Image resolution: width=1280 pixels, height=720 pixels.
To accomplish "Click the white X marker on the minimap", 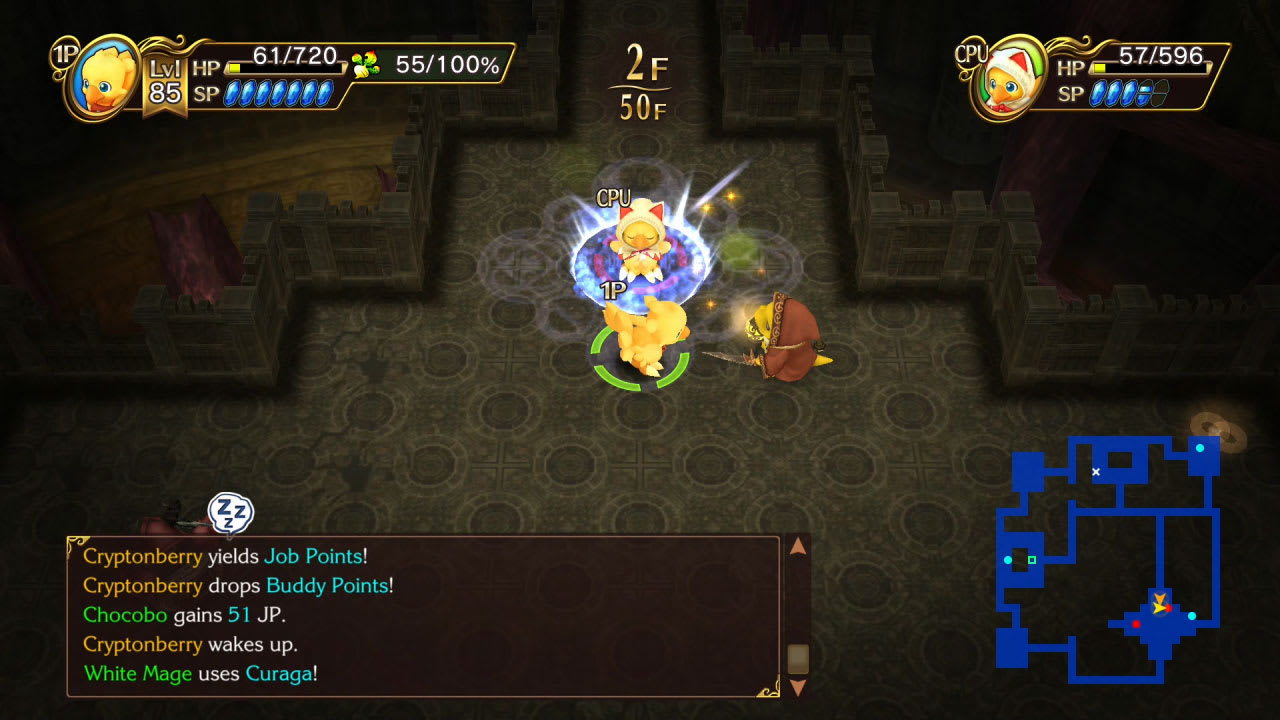I will [x=1096, y=472].
